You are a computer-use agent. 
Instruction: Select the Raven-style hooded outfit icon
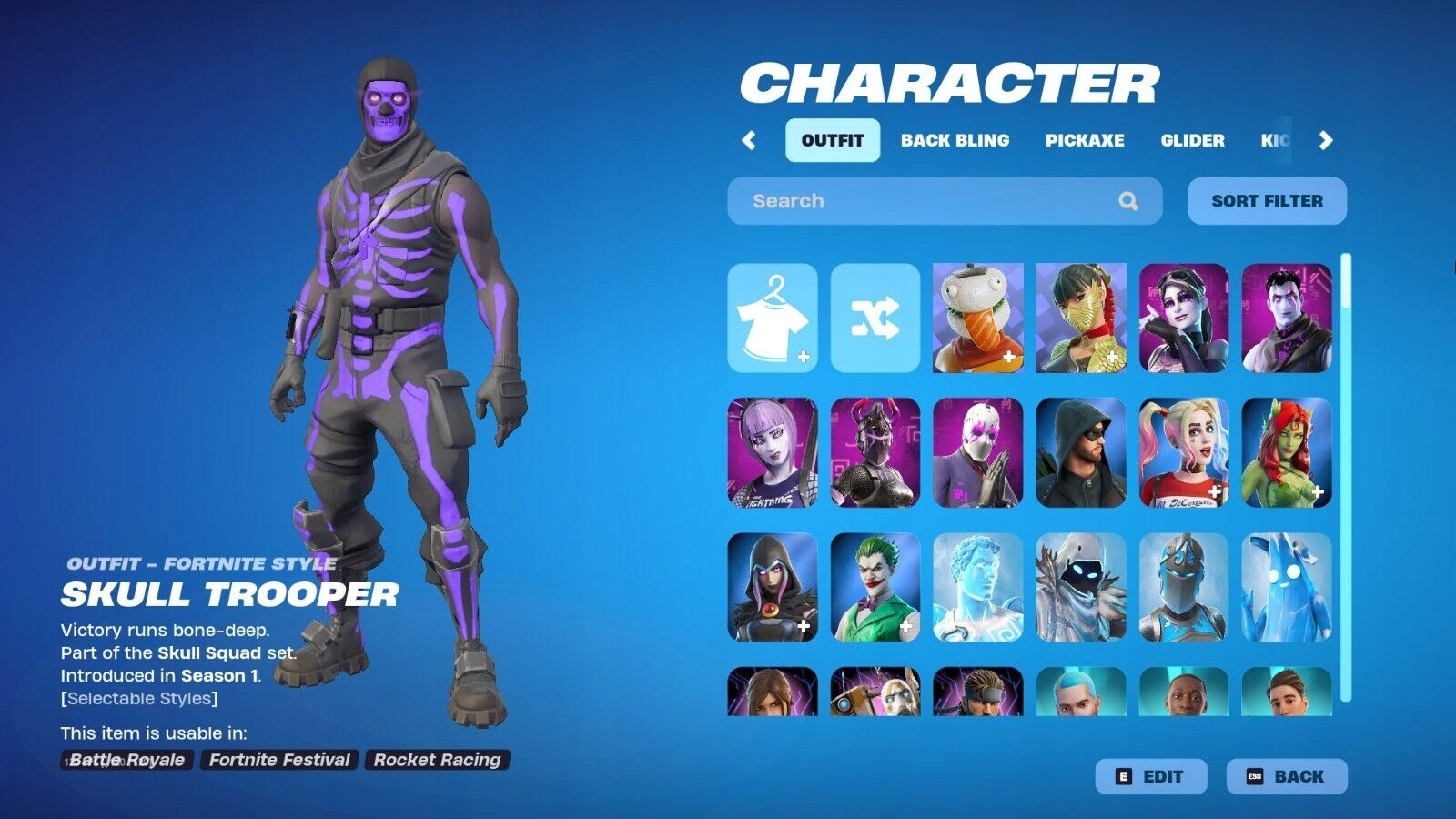click(x=773, y=590)
